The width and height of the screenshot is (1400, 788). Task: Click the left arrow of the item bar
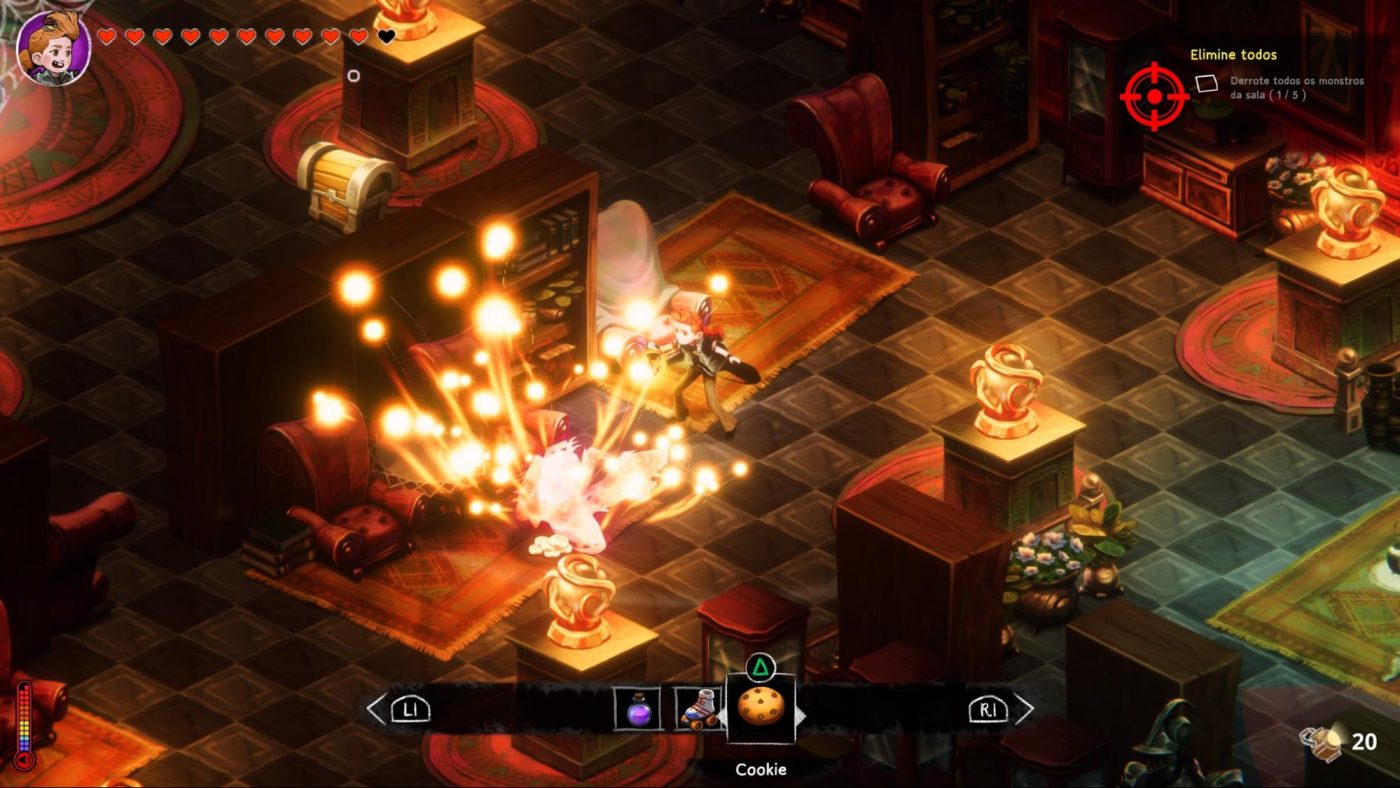[376, 709]
